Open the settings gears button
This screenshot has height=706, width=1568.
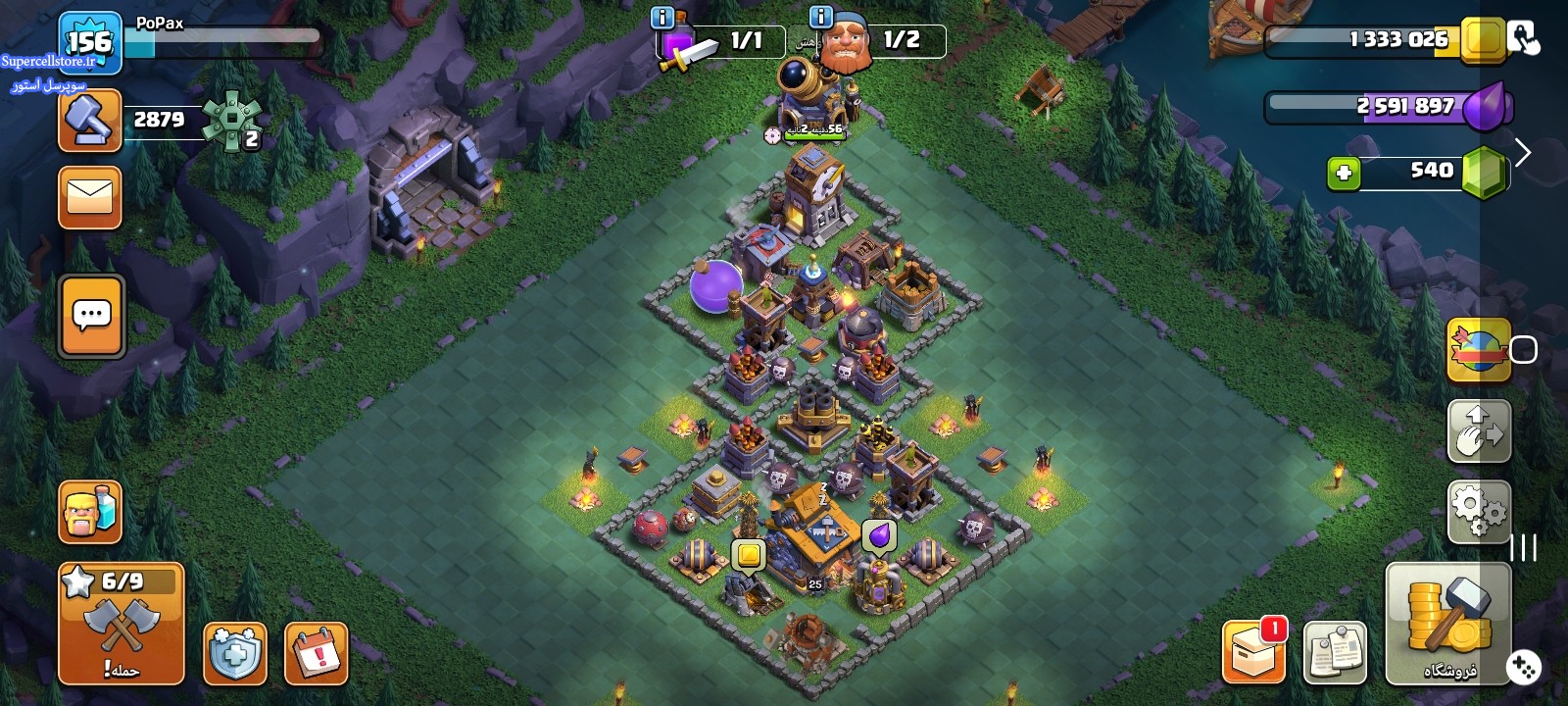(1479, 511)
